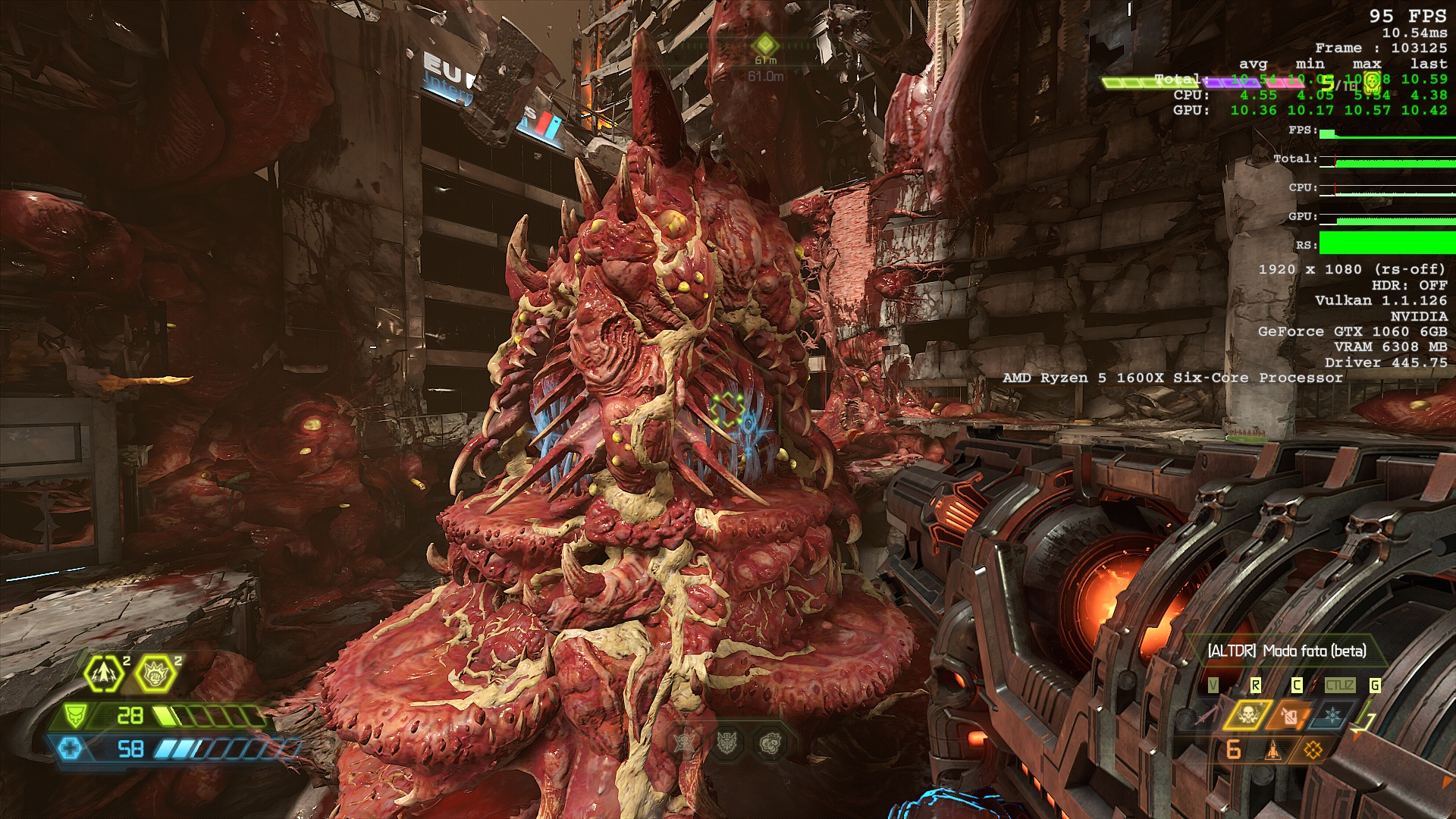The width and height of the screenshot is (1456, 819).
Task: Choose the skull-and-cross rune icon
Action: click(685, 742)
